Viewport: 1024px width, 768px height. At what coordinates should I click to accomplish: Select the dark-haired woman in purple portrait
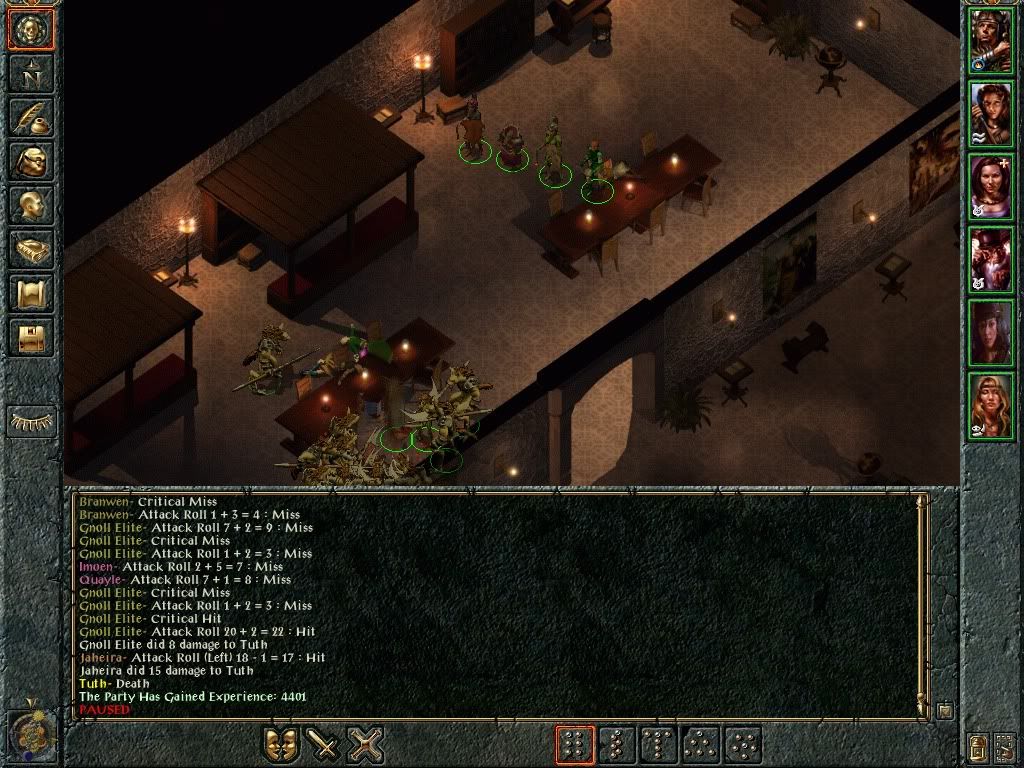click(x=991, y=188)
